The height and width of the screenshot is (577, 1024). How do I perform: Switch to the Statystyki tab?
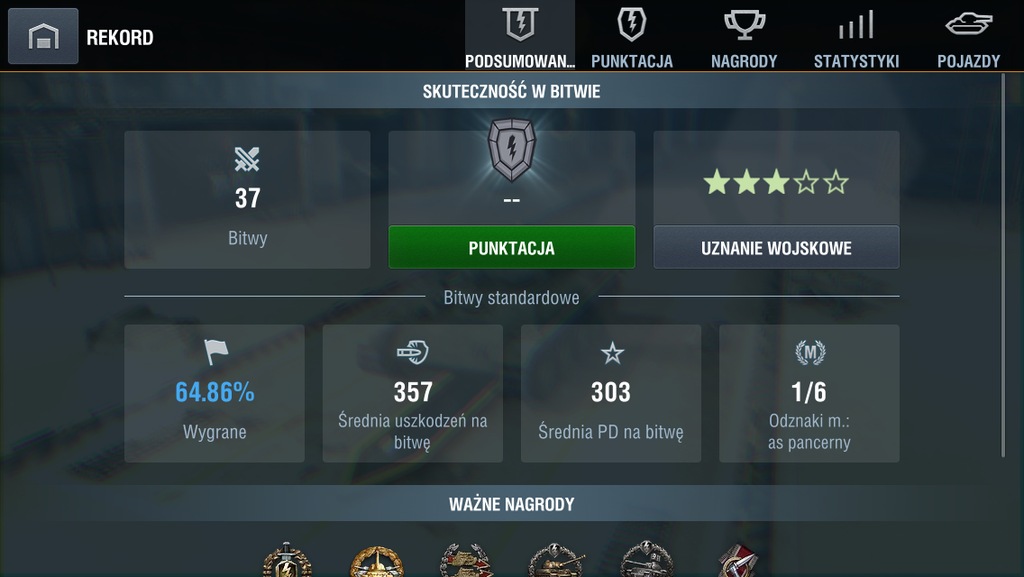(x=856, y=37)
